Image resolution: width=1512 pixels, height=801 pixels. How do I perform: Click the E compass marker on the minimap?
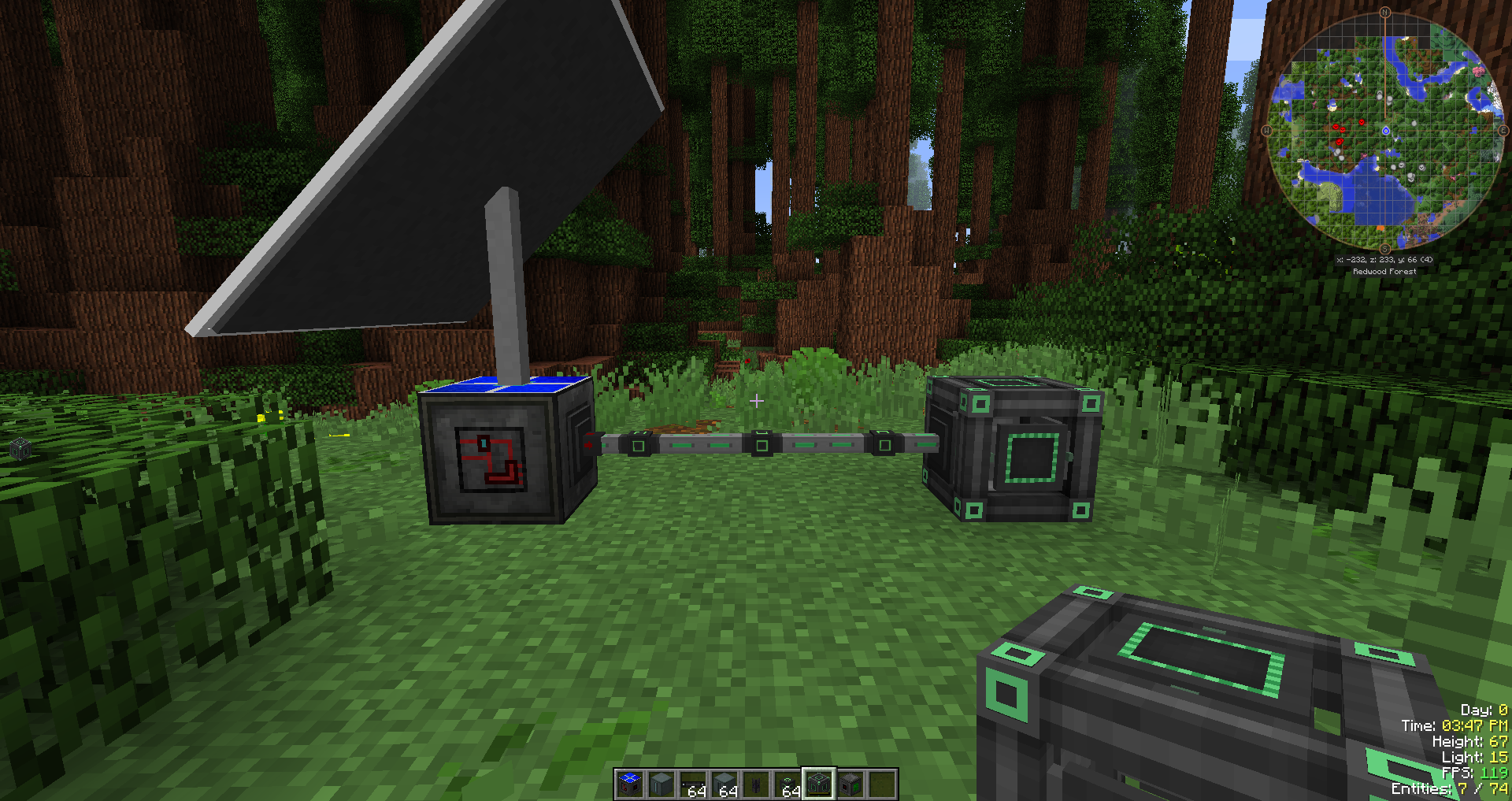point(1503,130)
